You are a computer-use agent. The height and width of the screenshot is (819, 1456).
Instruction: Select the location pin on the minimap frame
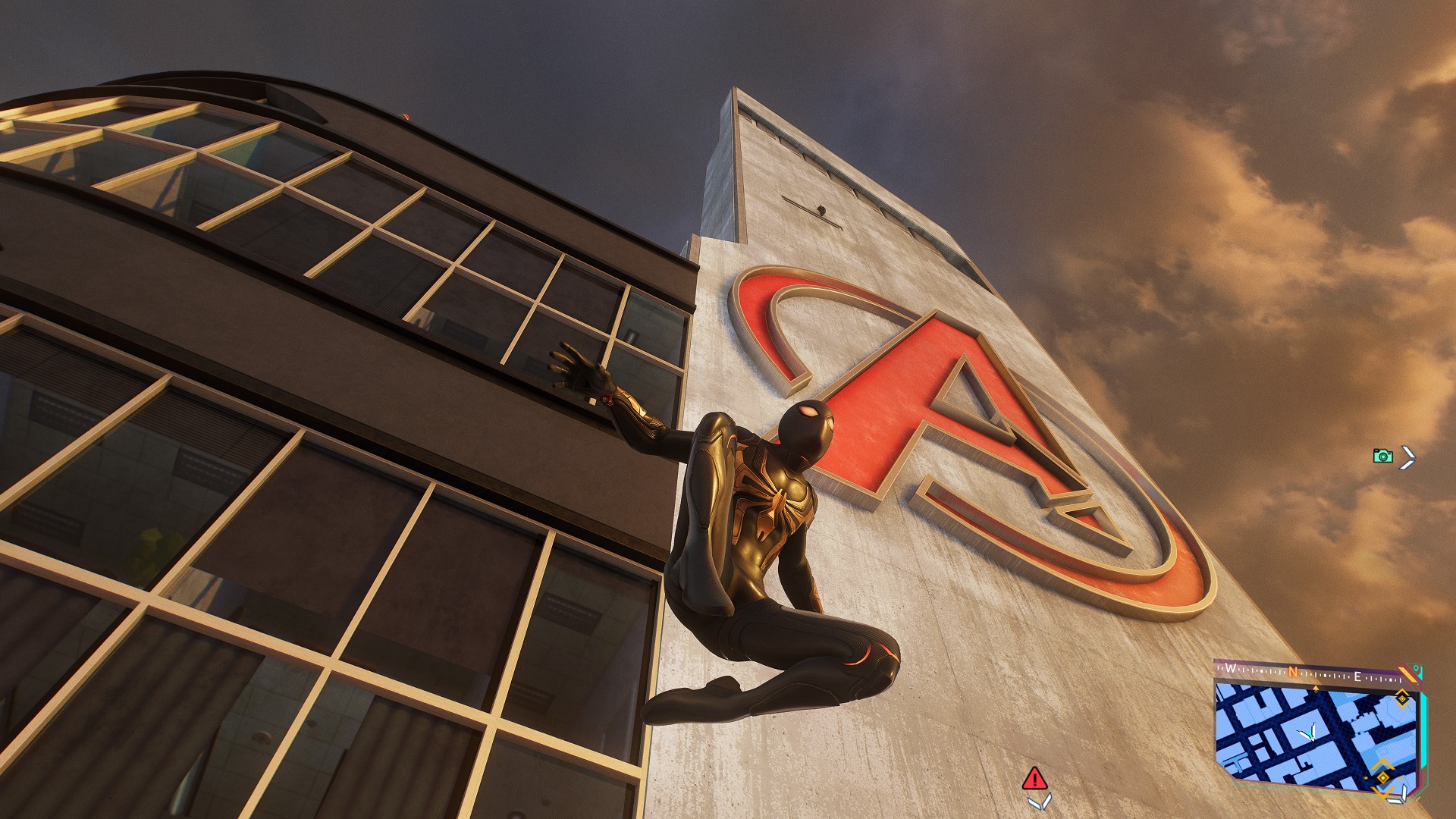[1416, 667]
